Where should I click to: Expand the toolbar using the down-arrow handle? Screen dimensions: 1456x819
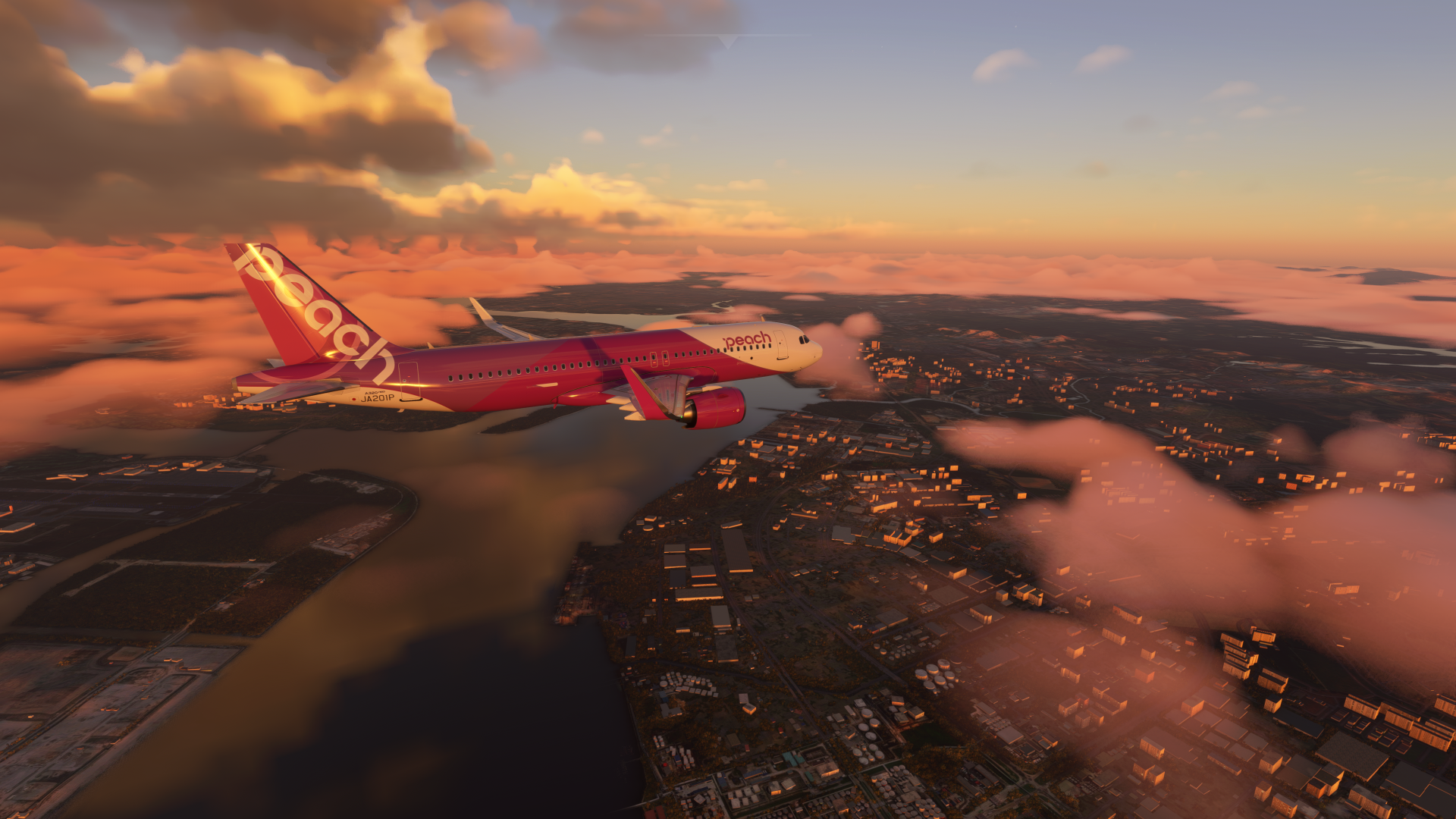click(x=727, y=41)
